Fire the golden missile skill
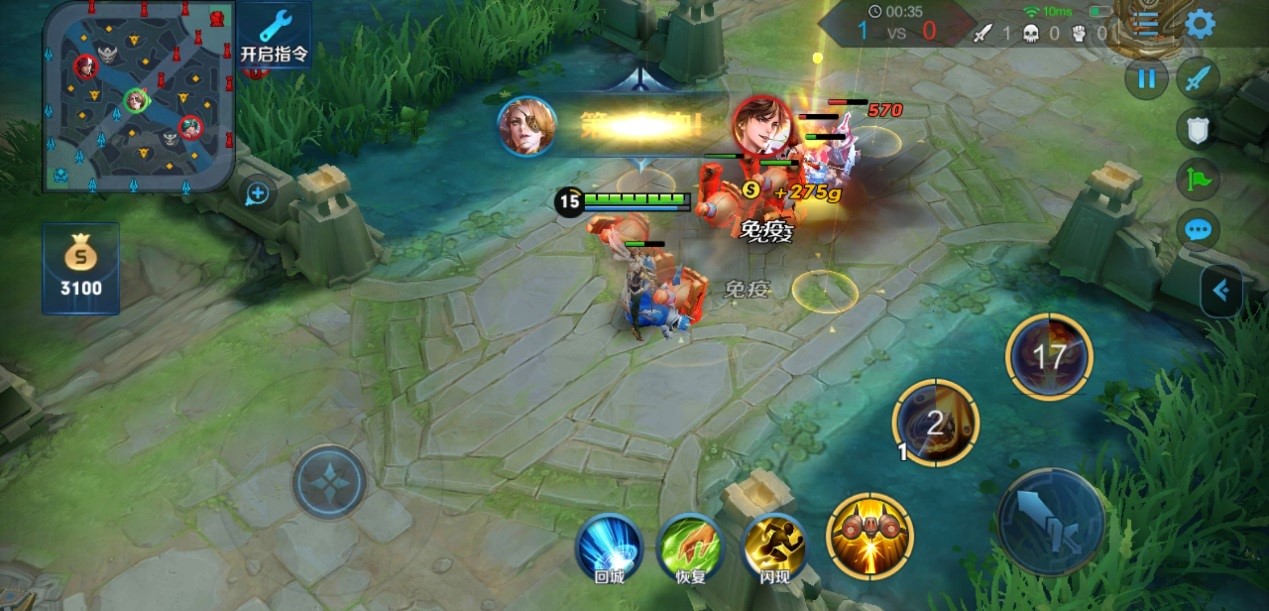1269x611 pixels. 869,536
